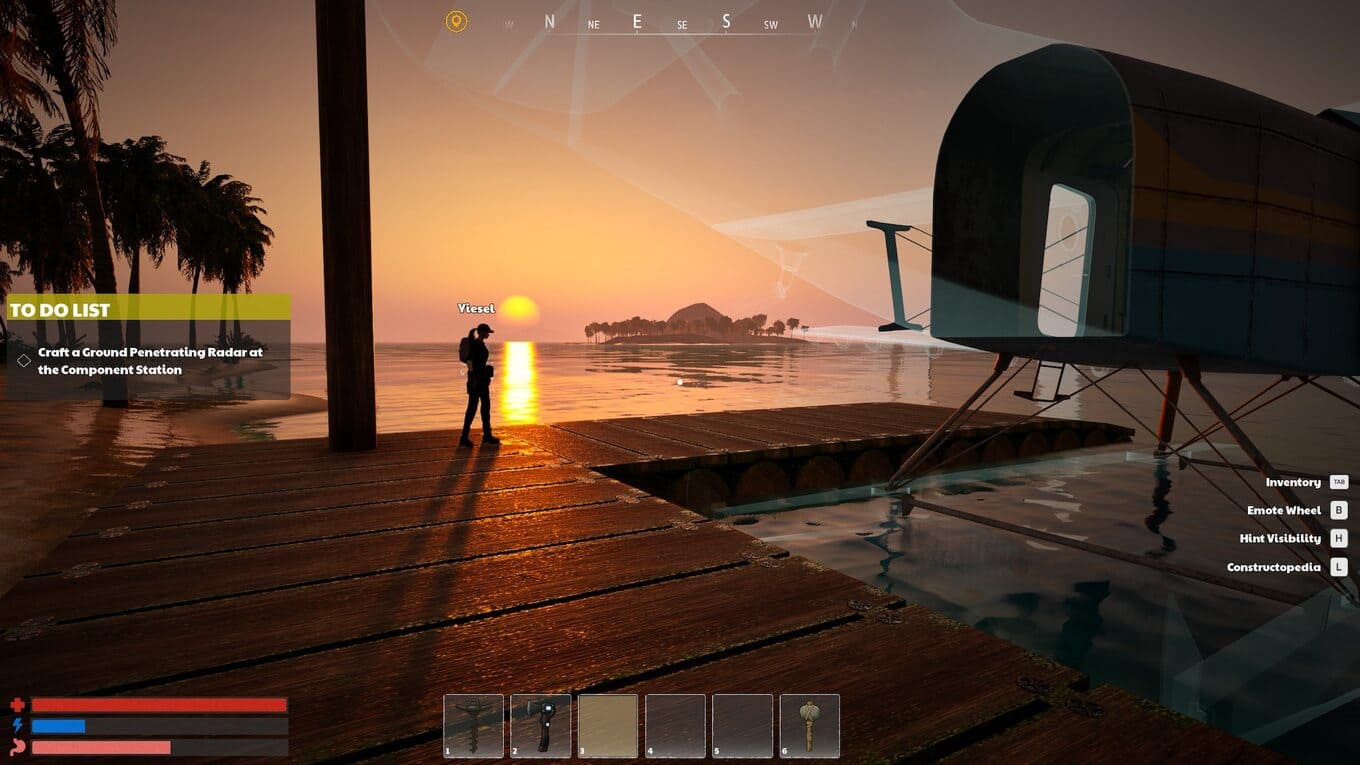
Task: Select the auger drill in hotbar slot 1
Action: tap(473, 725)
